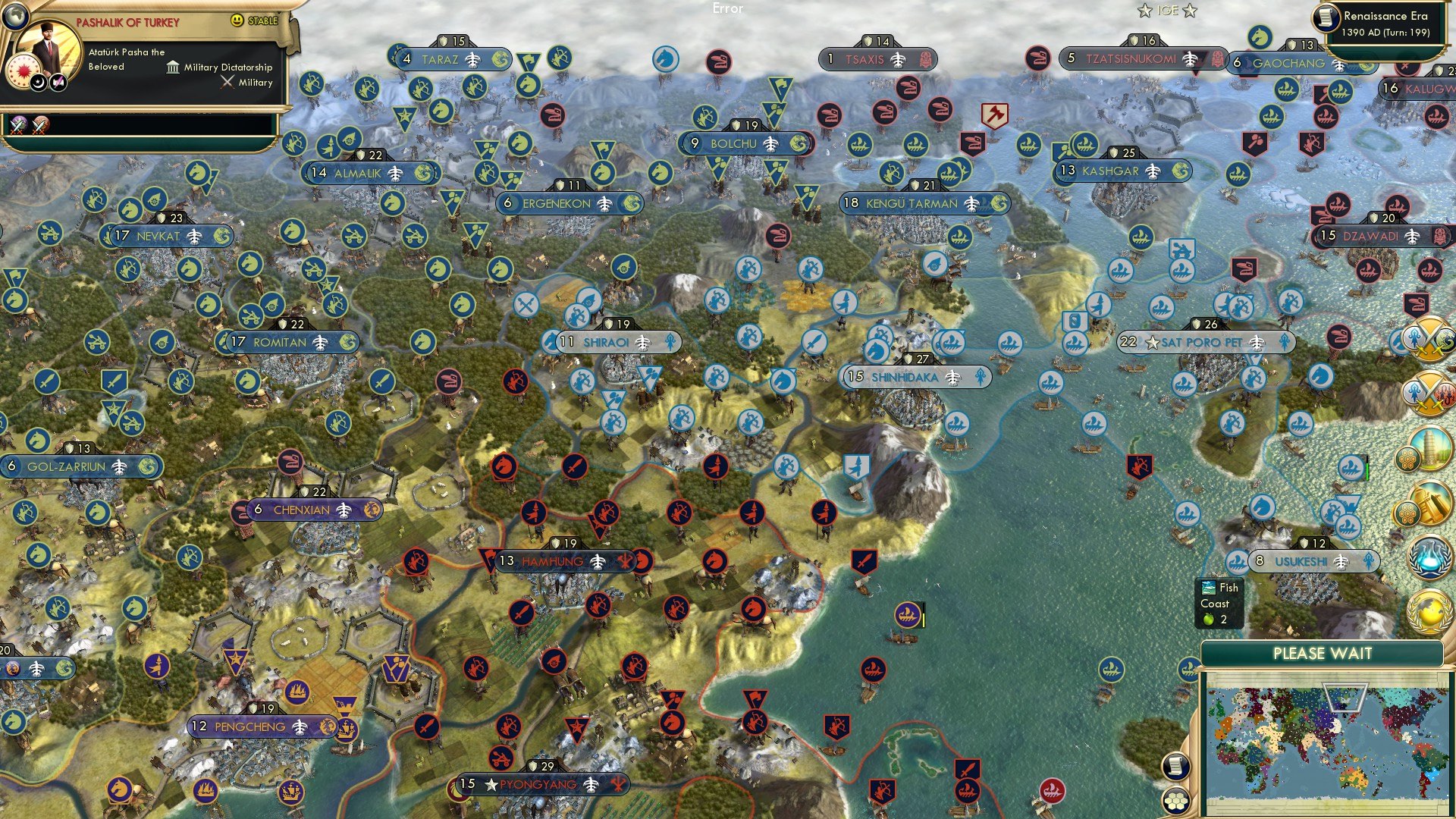Click the Error text at the top center
1456x819 pixels.
pos(728,9)
